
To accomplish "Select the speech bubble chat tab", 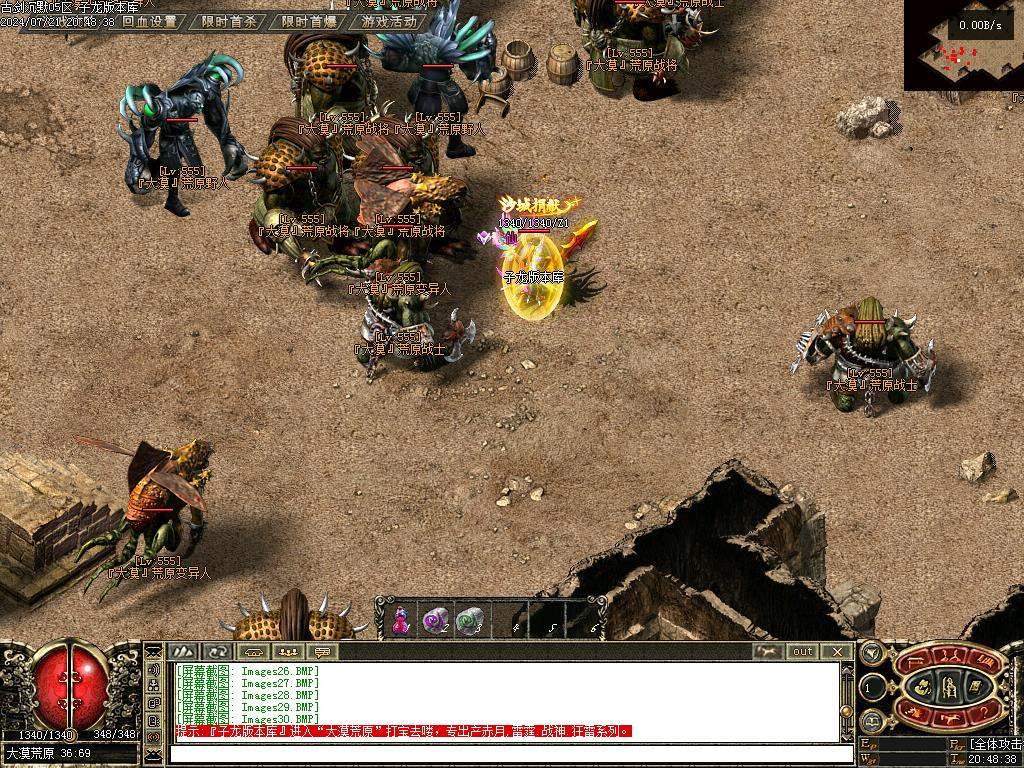I will coord(322,651).
